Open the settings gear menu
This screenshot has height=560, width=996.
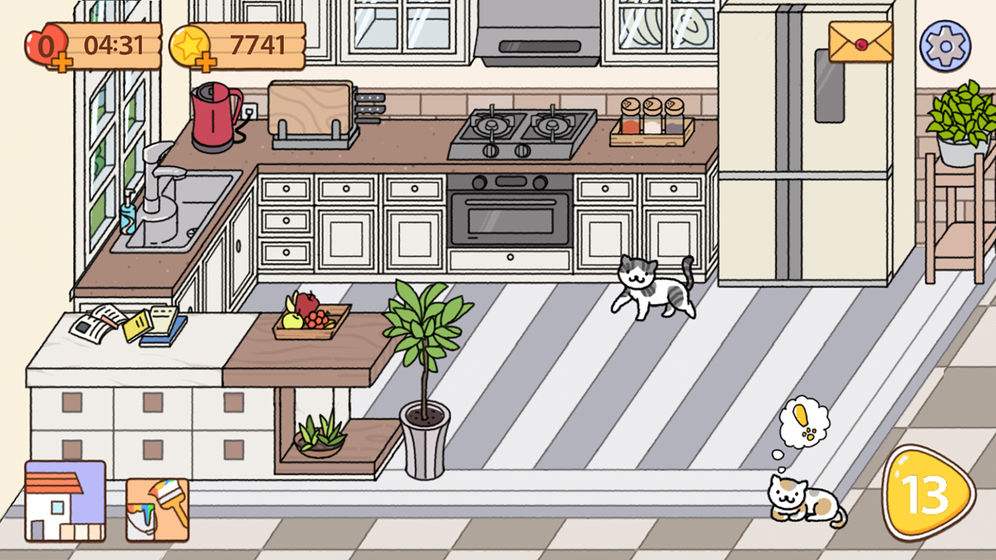coord(945,45)
